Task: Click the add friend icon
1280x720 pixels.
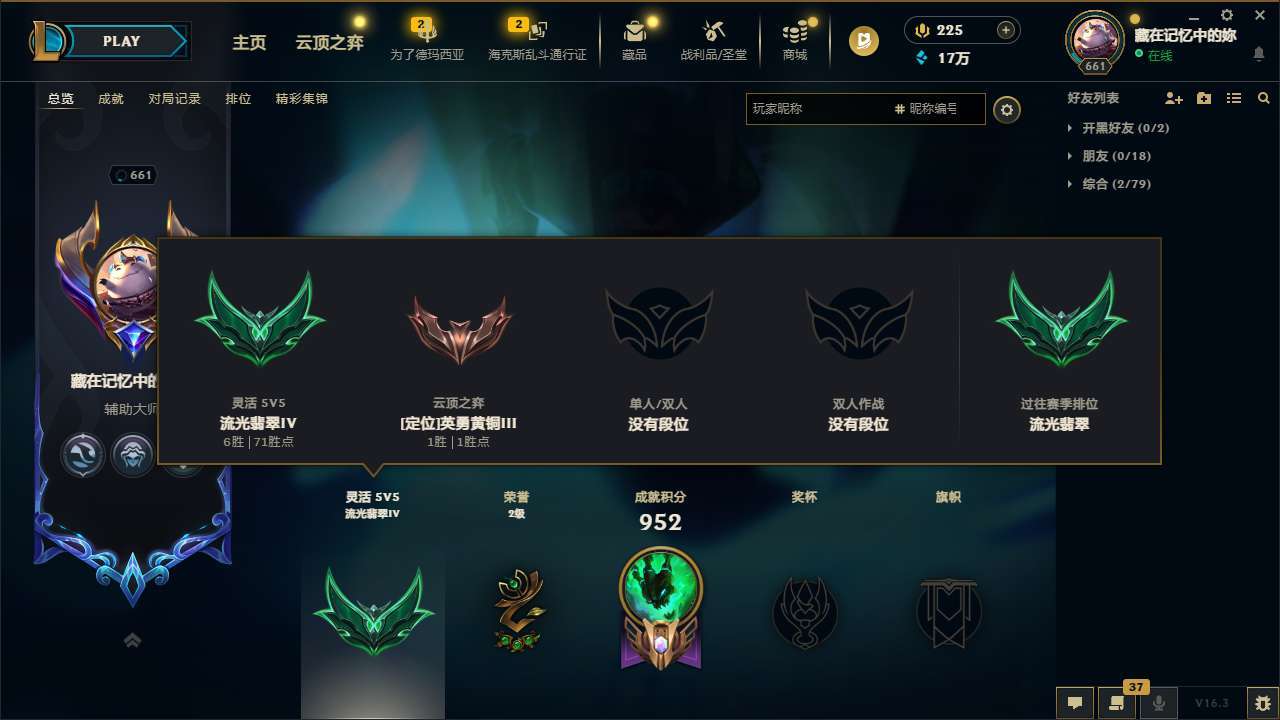Action: click(1172, 98)
